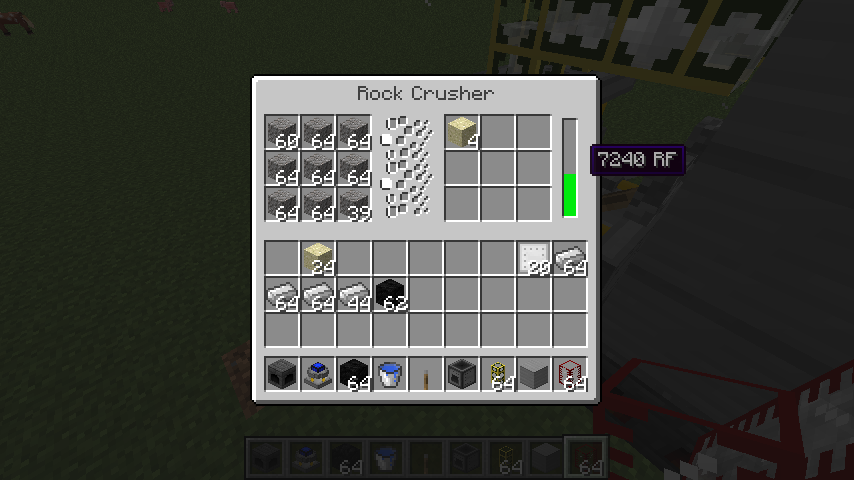Pick up the iron ingot stack of 44
This screenshot has width=854, height=480.
pyautogui.click(x=355, y=294)
